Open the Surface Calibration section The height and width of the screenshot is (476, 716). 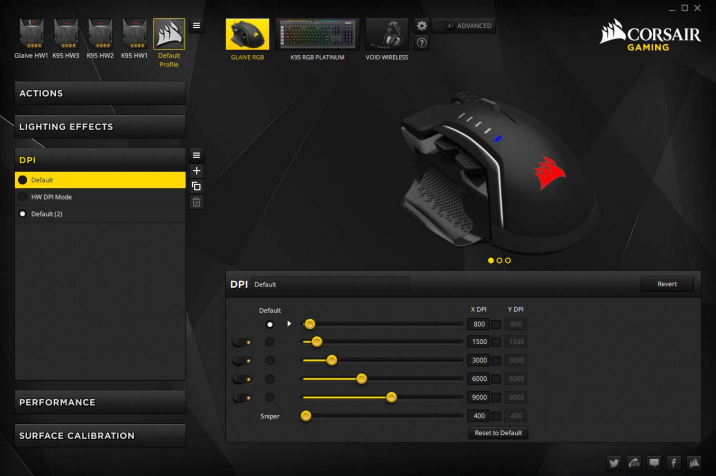coord(100,436)
